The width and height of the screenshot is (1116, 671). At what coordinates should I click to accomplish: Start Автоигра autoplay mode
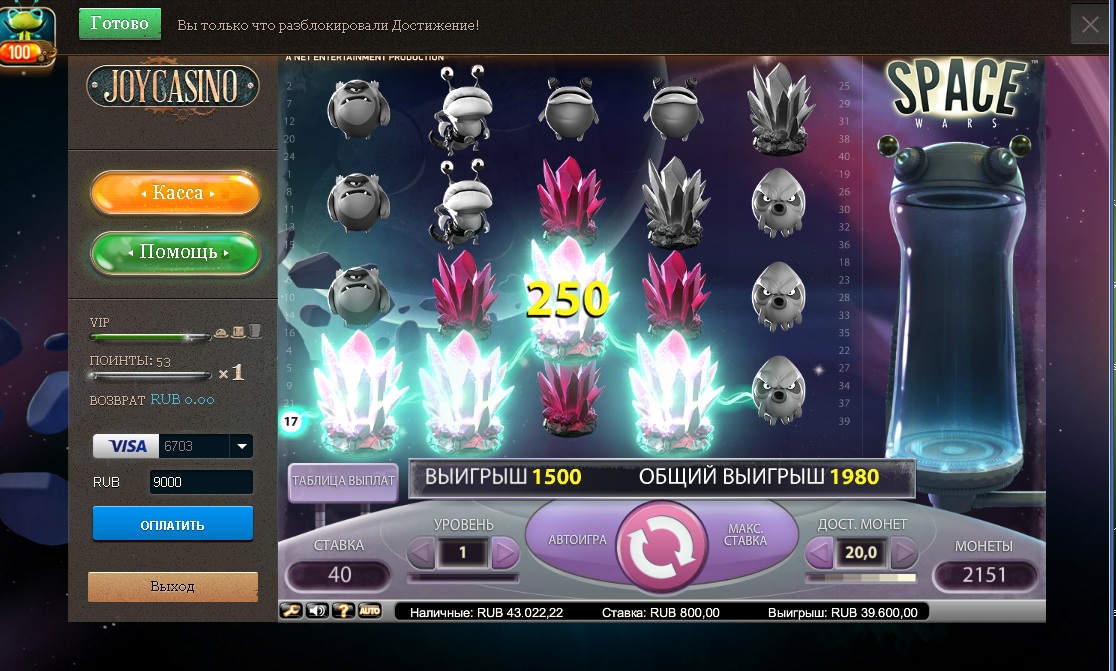pyautogui.click(x=577, y=539)
